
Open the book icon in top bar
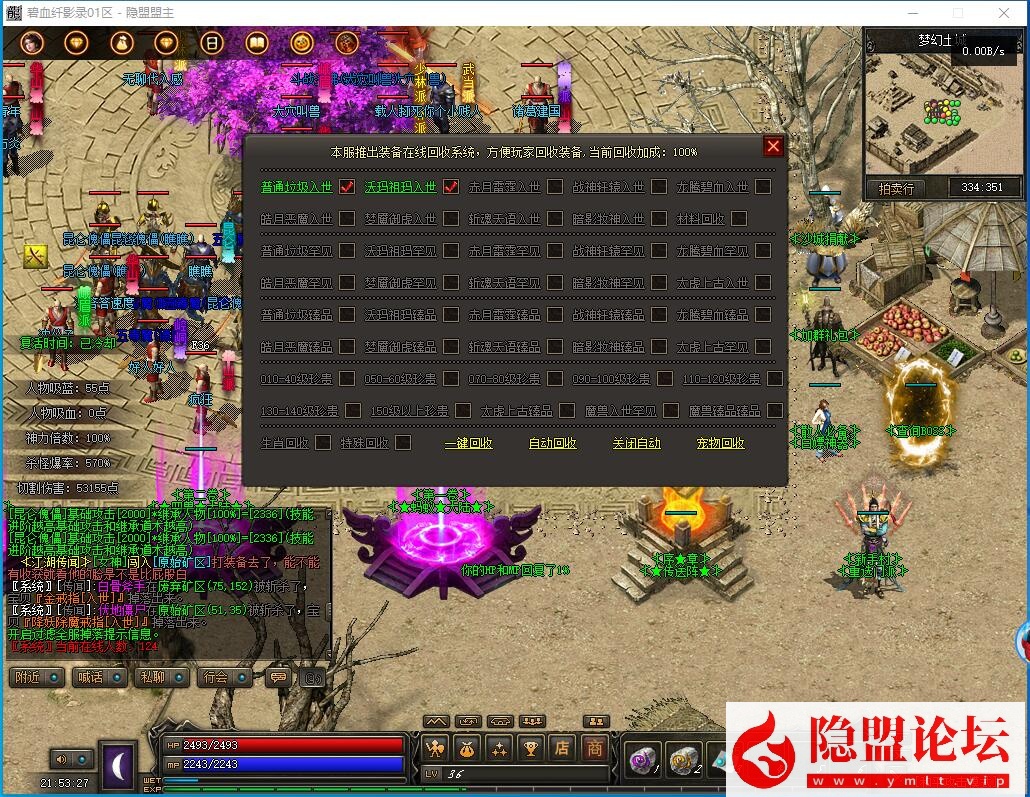(257, 43)
